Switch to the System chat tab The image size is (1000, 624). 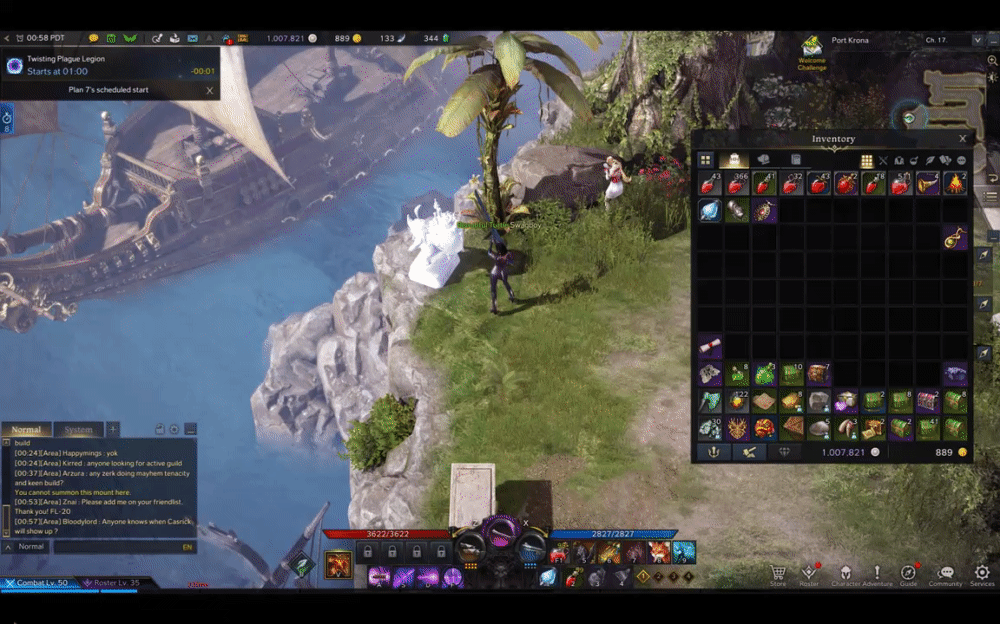pyautogui.click(x=78, y=430)
